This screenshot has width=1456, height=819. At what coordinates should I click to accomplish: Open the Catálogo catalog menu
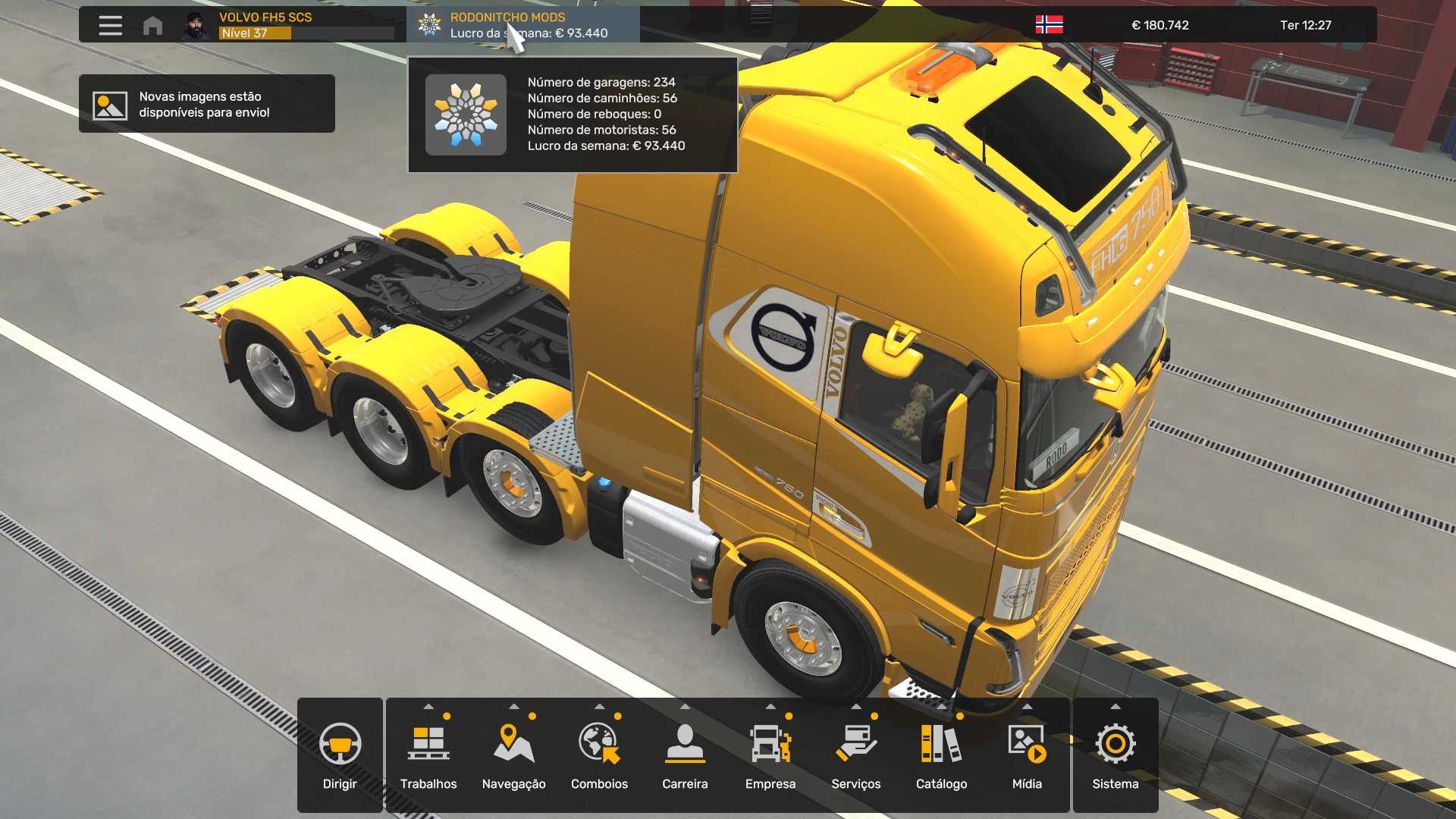[941, 755]
